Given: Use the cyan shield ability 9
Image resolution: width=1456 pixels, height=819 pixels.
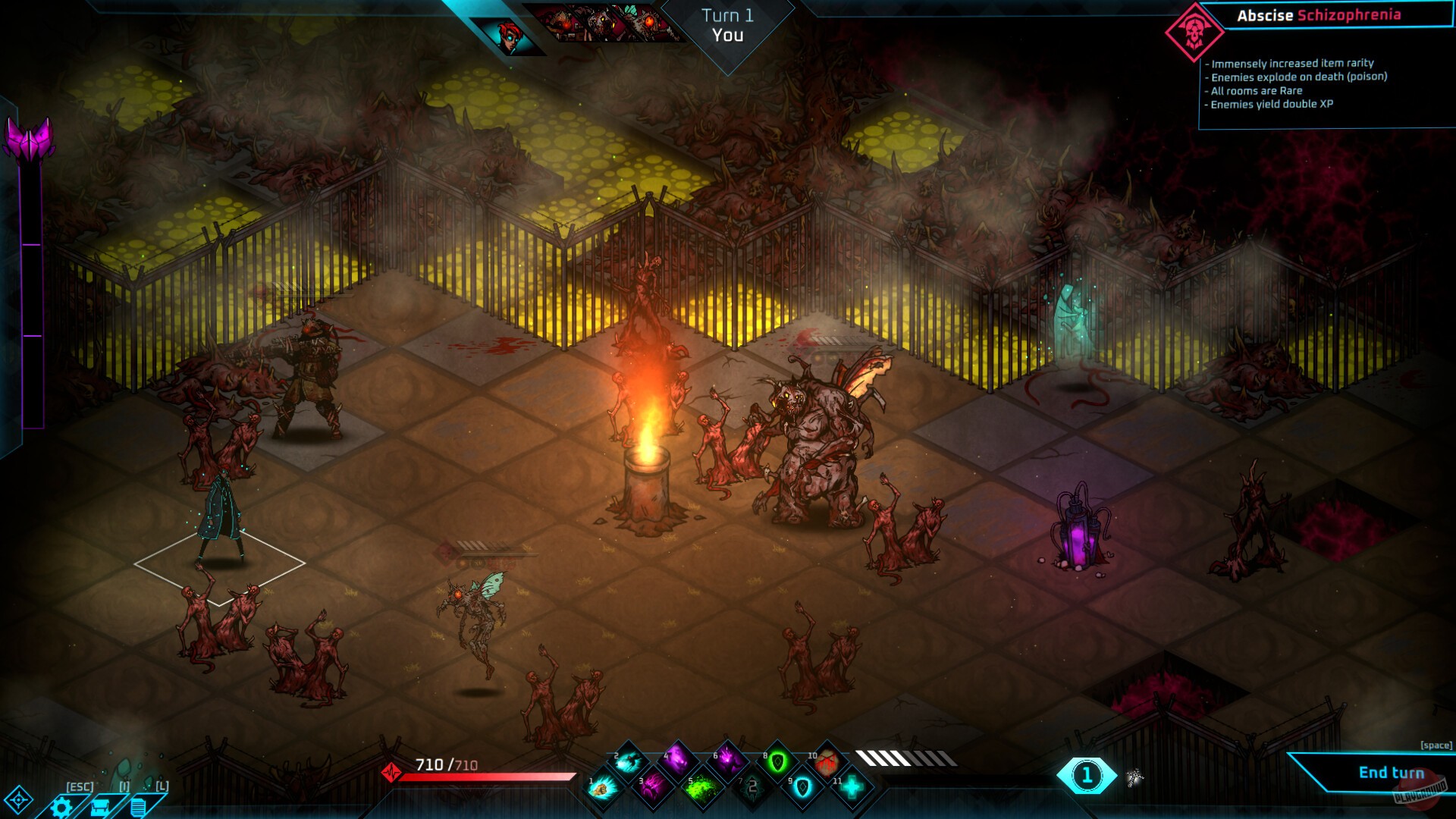Looking at the screenshot, I should [x=802, y=787].
